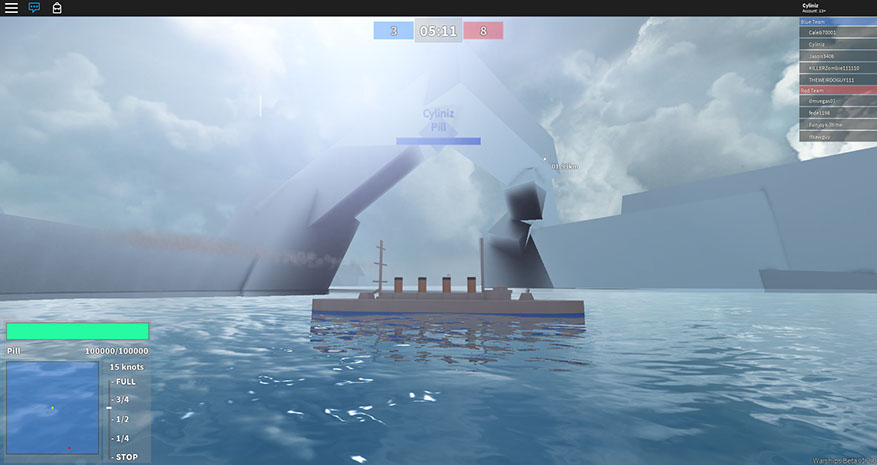Open the Roblox hamburger menu
The image size is (877, 465).
[x=12, y=8]
